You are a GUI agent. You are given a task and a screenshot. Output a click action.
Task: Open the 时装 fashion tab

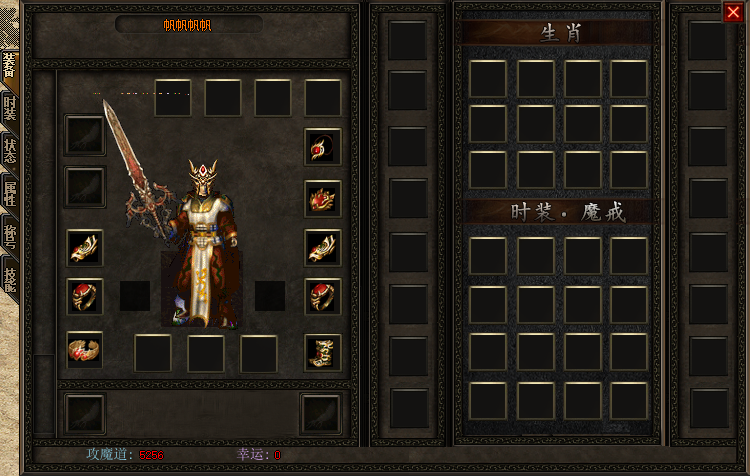[10, 109]
